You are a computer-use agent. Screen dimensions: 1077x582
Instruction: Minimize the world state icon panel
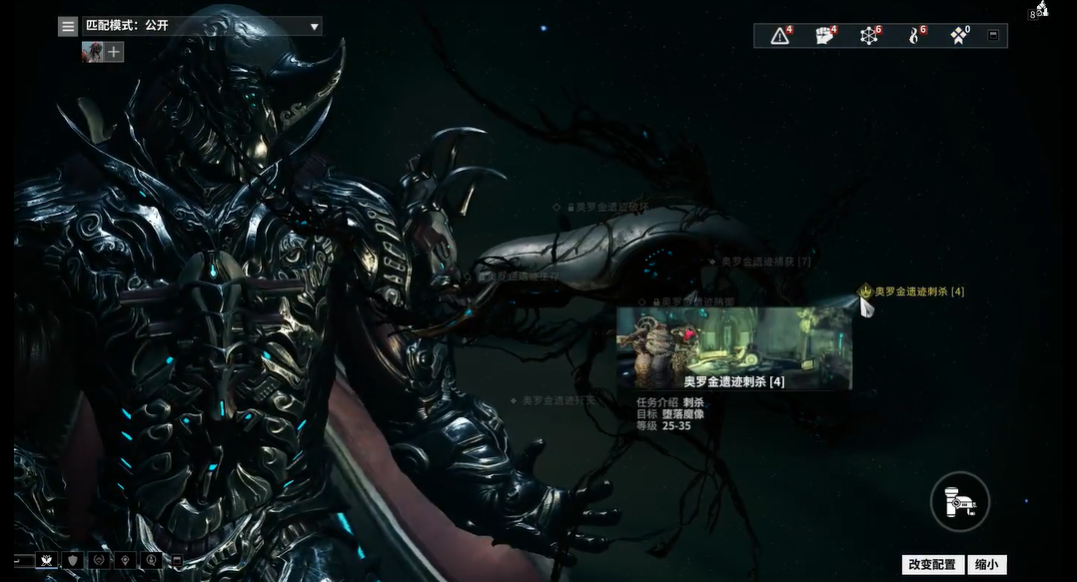pos(993,35)
